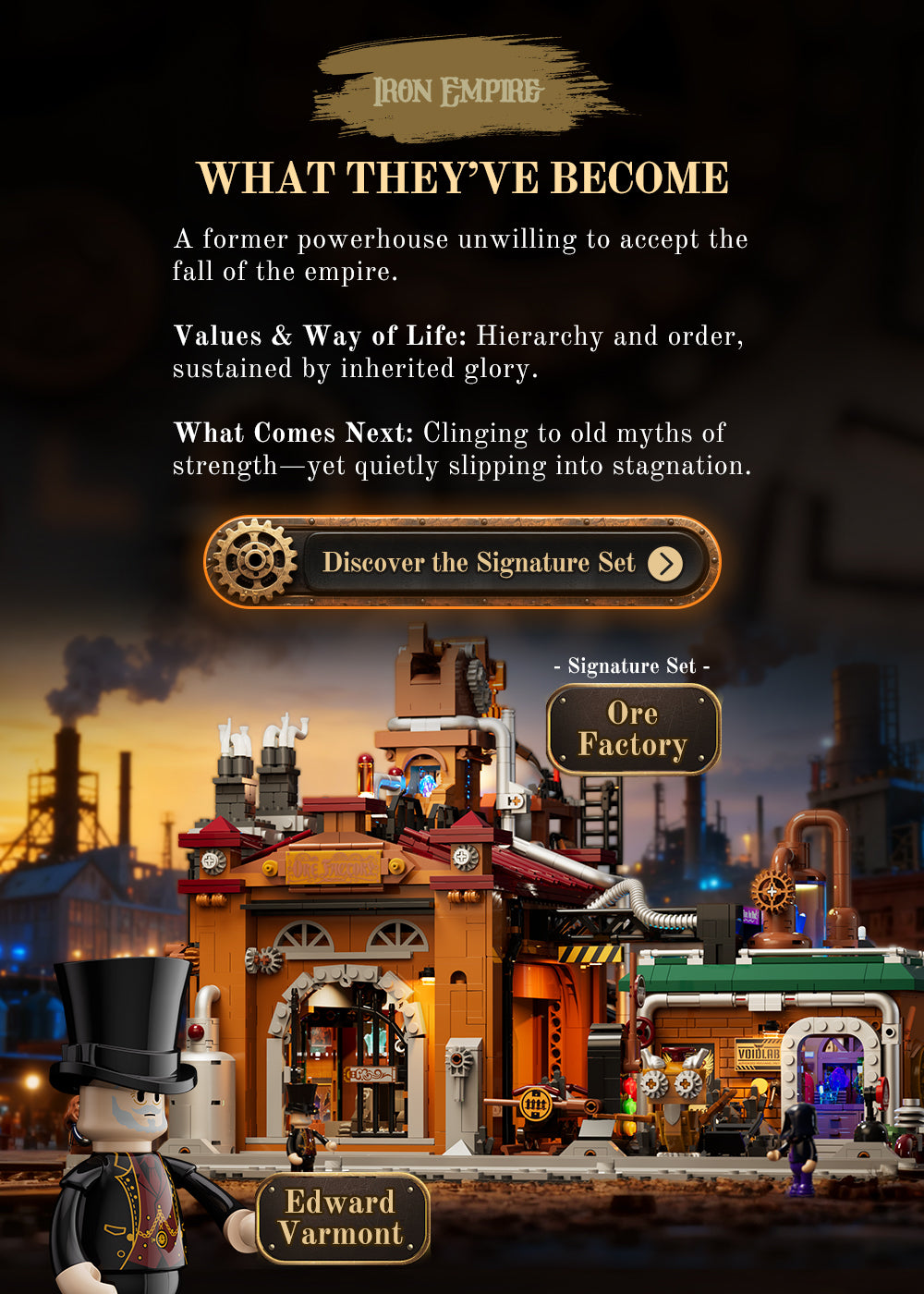Viewport: 924px width, 1294px height.
Task: Open the Ore Factory signature set label
Action: click(x=633, y=729)
